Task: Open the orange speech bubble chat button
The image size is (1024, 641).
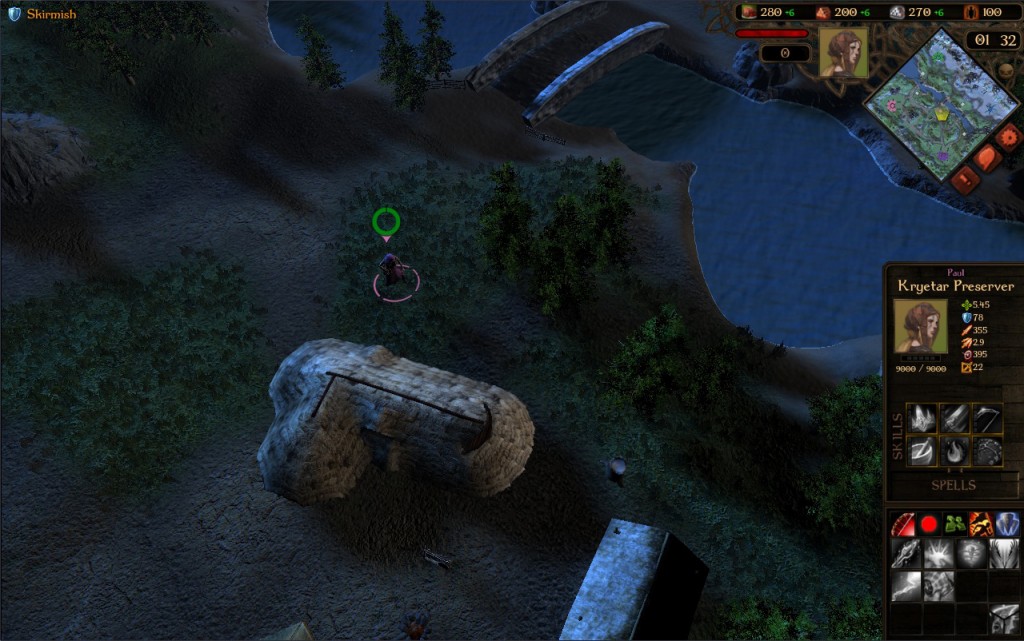Action: click(987, 158)
